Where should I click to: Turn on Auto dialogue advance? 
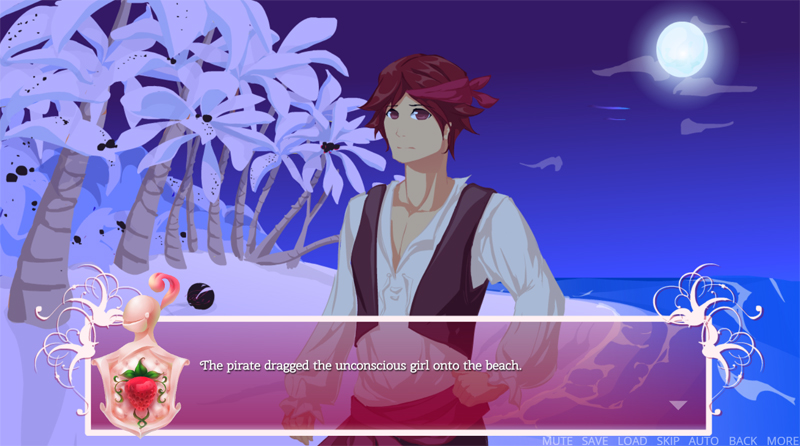[704, 440]
